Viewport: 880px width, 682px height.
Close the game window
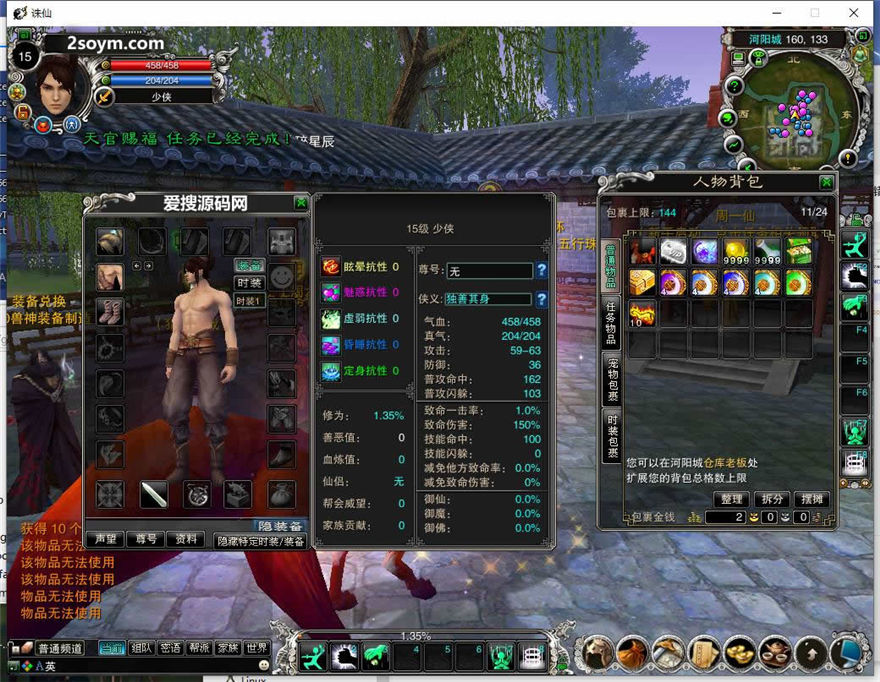pyautogui.click(x=853, y=13)
